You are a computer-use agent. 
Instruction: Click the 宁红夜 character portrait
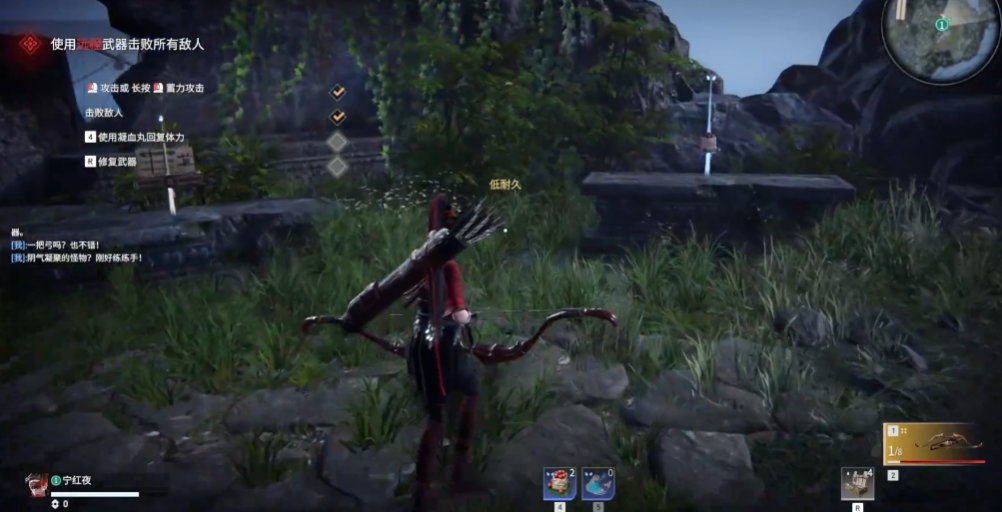point(36,484)
